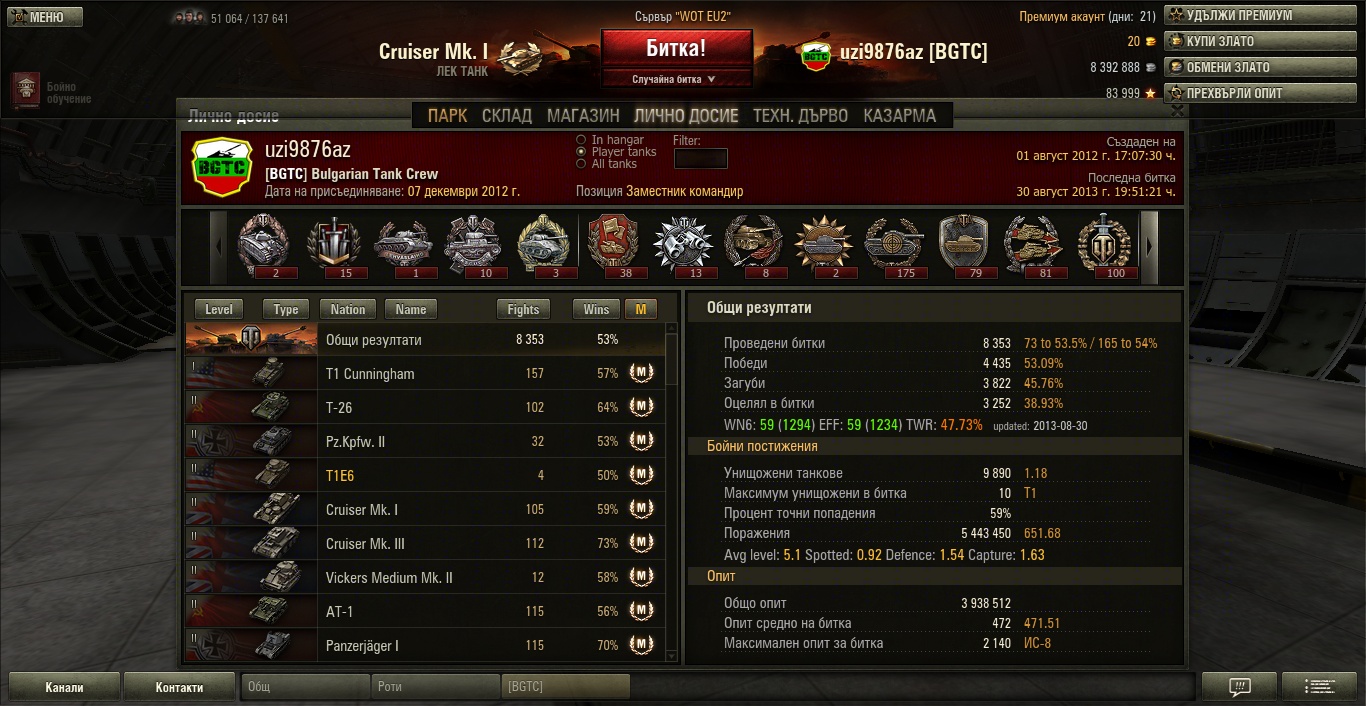Start a battle with the Битка! button
This screenshot has width=1366, height=706.
[x=676, y=48]
